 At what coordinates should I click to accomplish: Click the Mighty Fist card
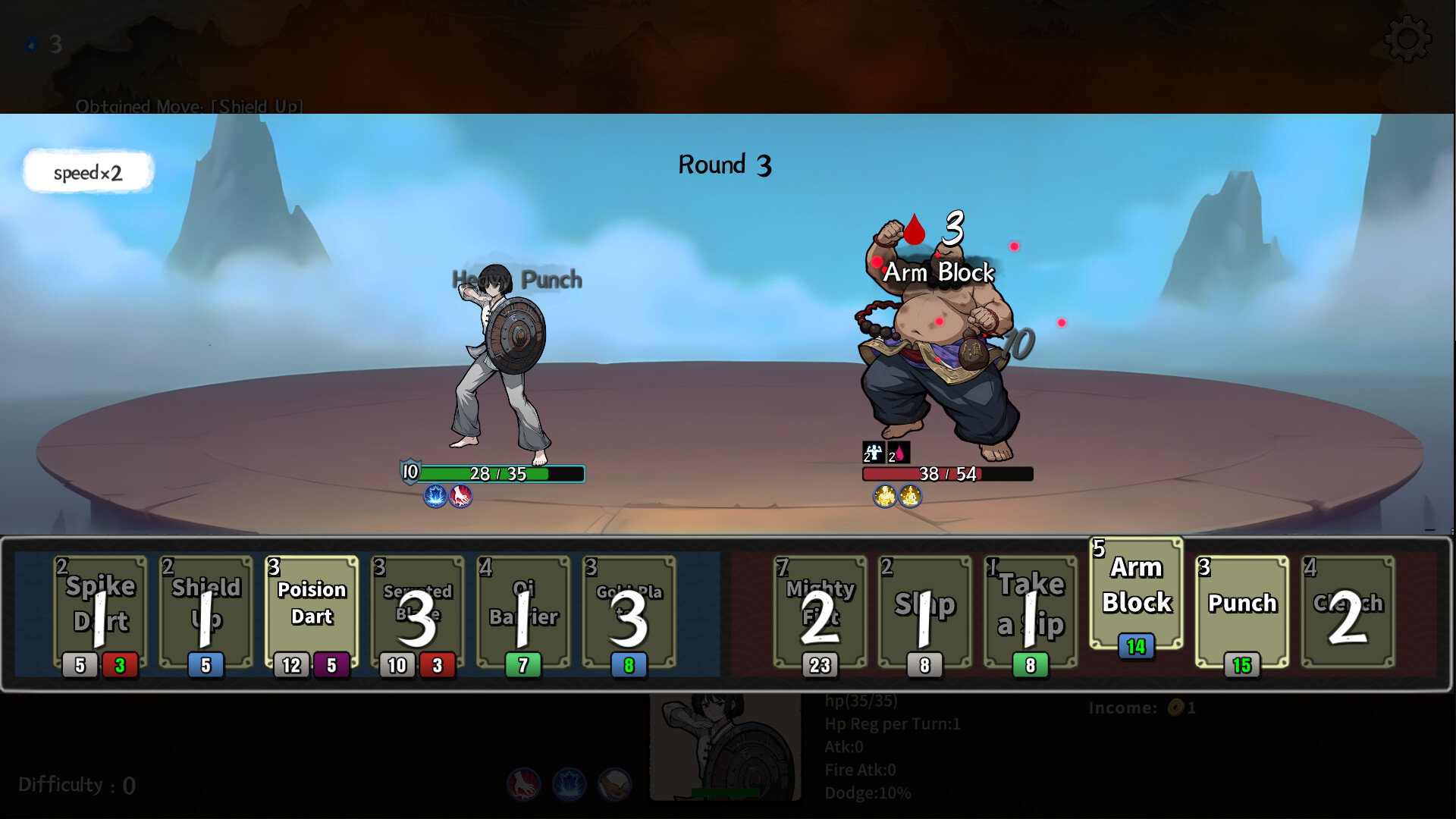tap(820, 610)
